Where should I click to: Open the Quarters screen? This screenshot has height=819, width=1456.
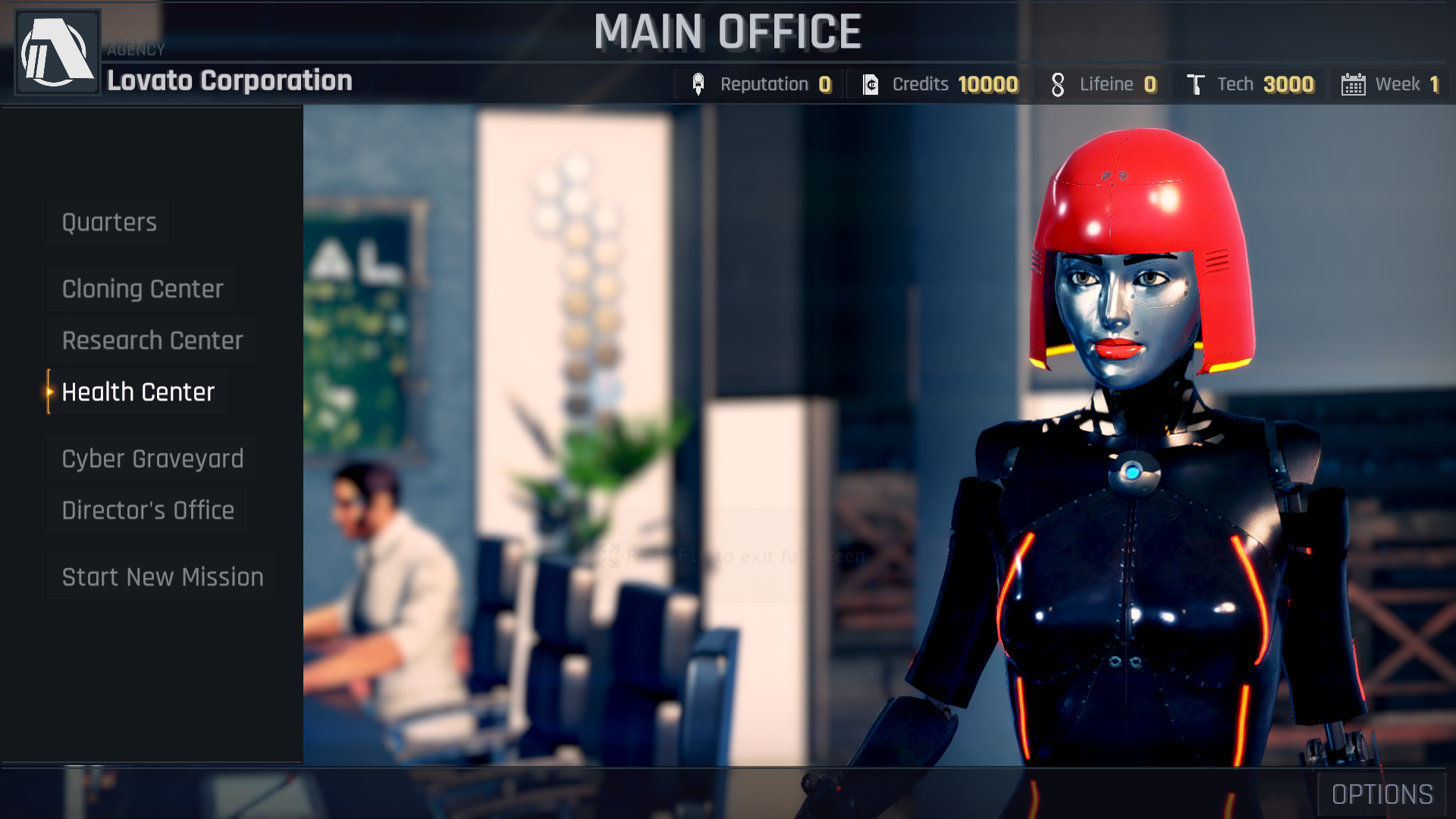tap(108, 222)
